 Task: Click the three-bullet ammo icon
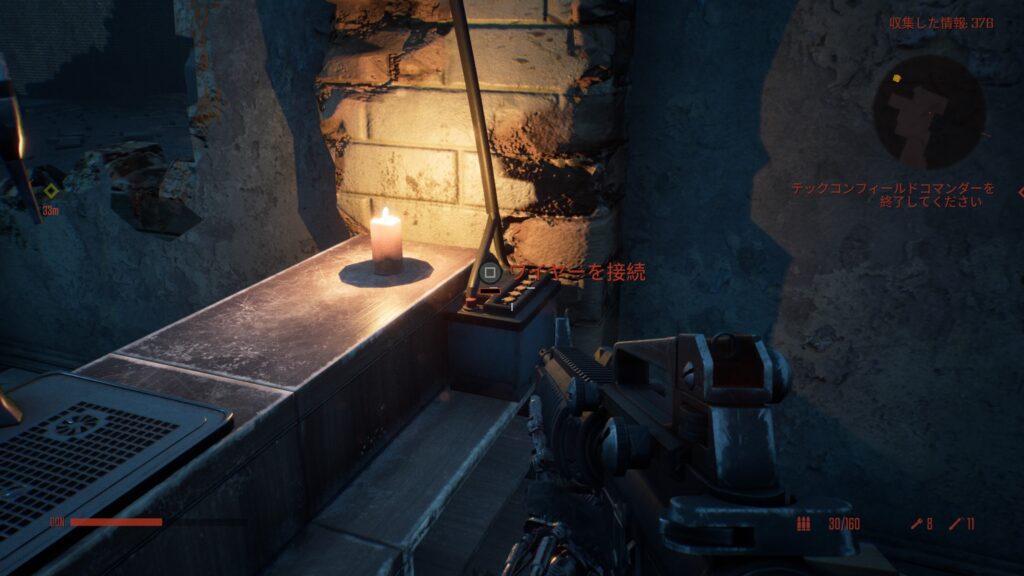click(803, 524)
